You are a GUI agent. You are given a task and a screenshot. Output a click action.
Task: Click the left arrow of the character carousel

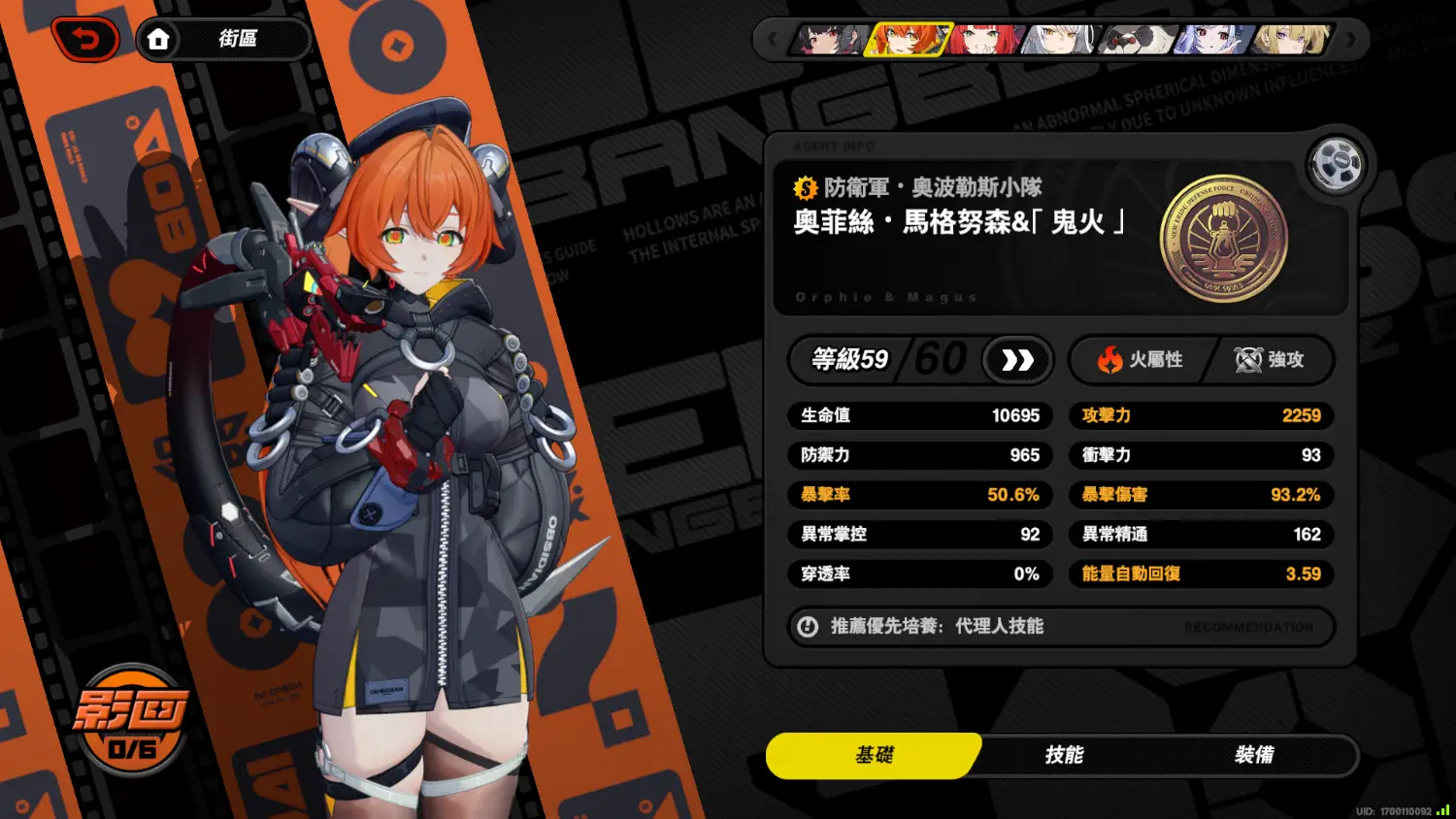point(772,39)
